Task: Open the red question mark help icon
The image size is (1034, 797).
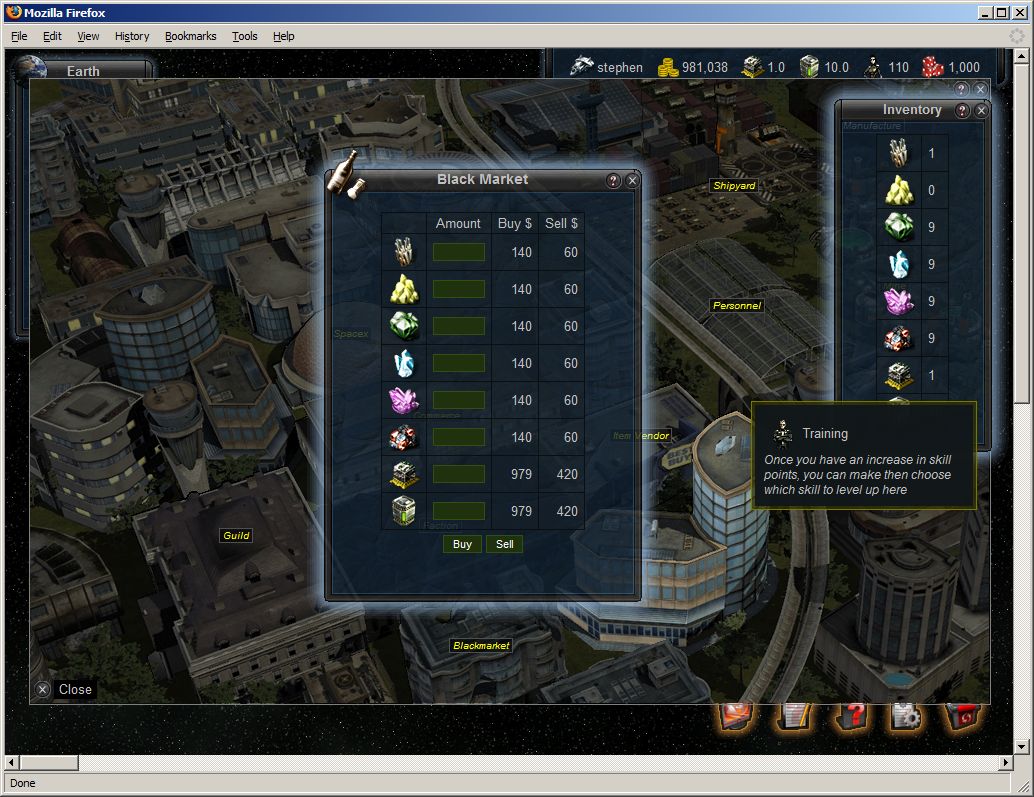Action: click(x=851, y=716)
